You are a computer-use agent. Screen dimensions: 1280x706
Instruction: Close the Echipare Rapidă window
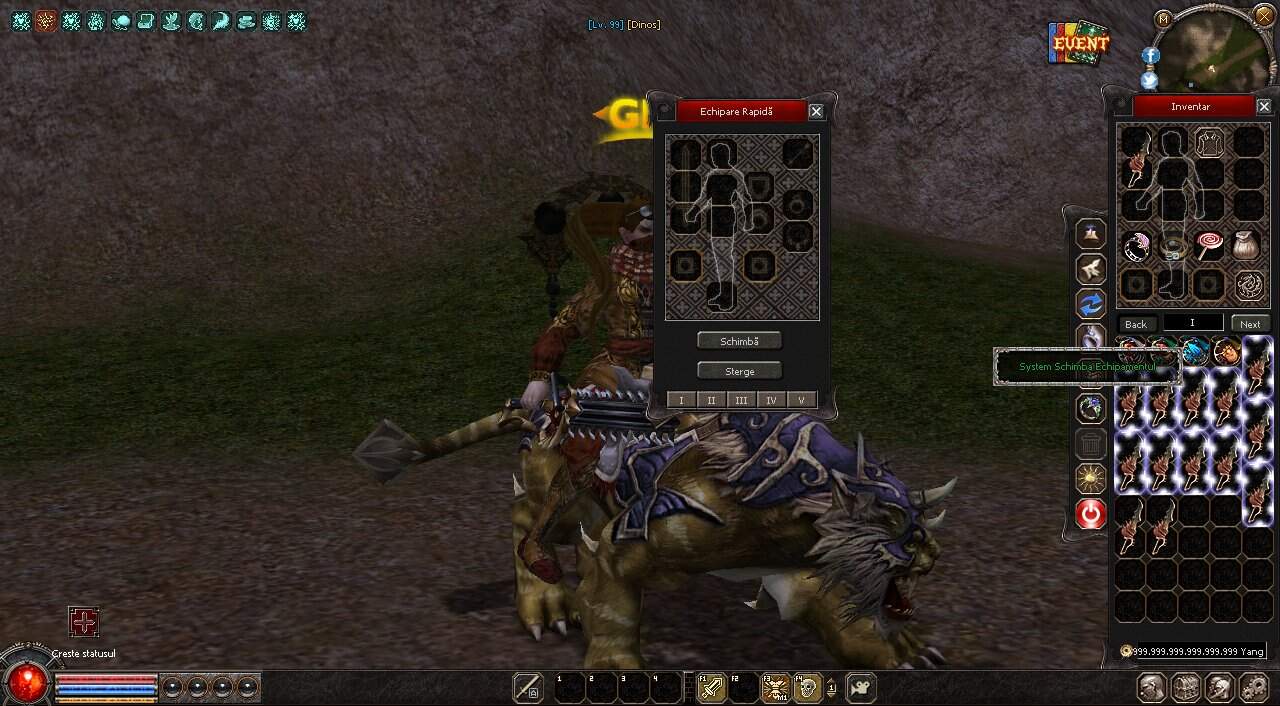816,112
